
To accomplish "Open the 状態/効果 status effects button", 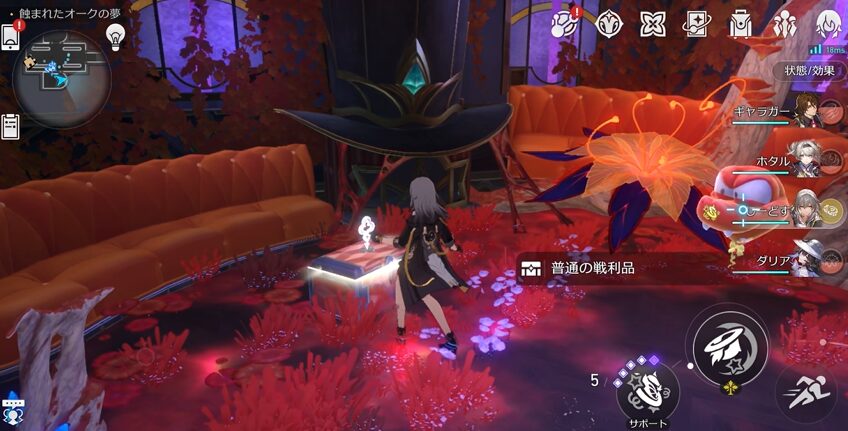I will [809, 71].
